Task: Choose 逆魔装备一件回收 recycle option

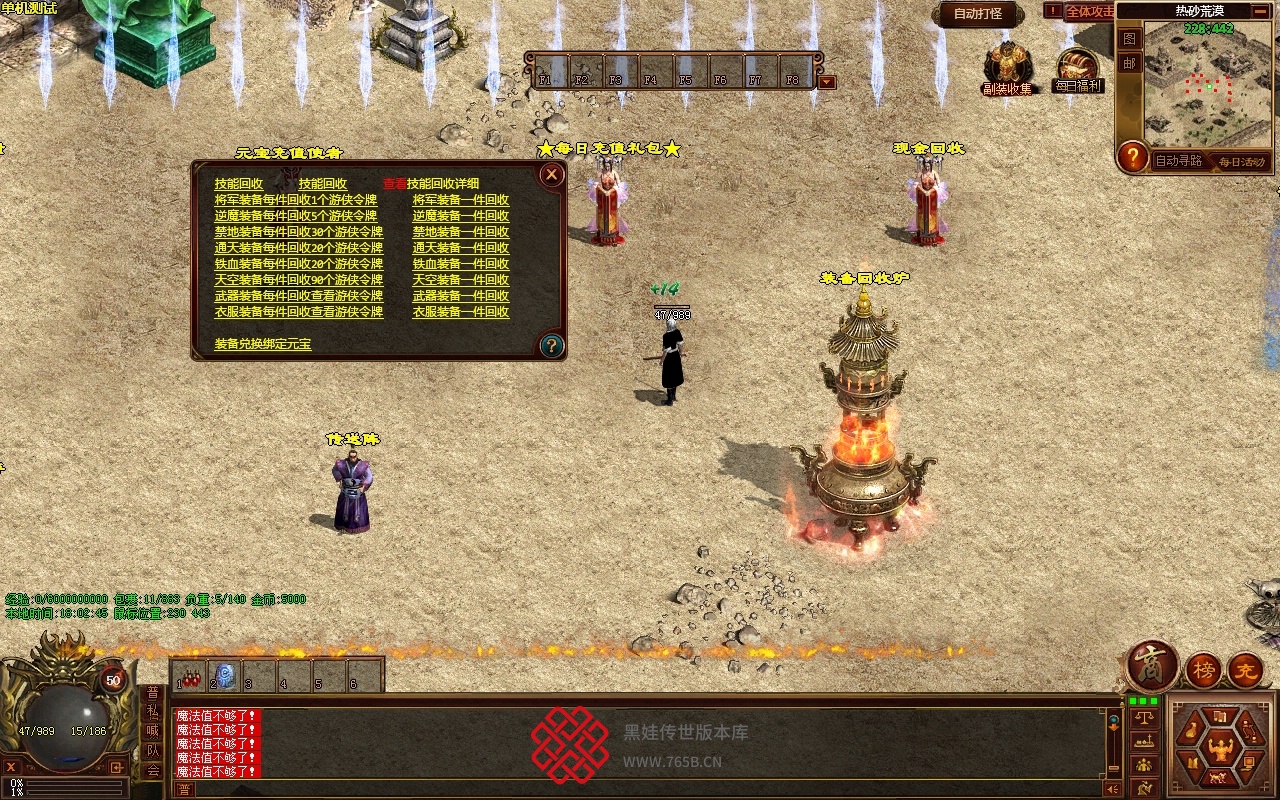Action: (460, 216)
